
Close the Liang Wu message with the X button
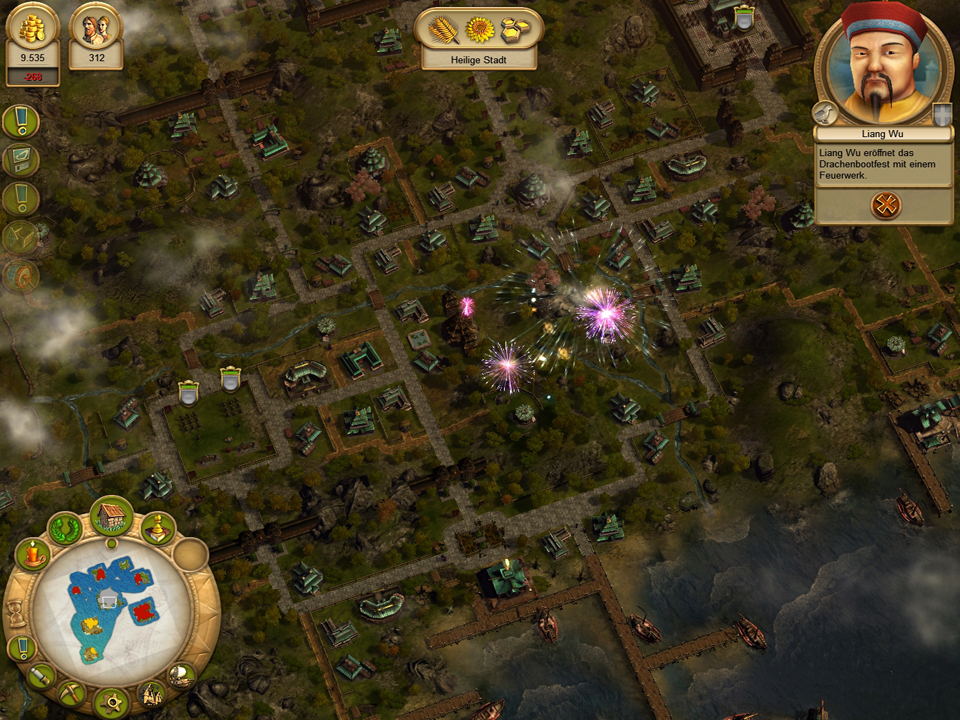[x=886, y=205]
